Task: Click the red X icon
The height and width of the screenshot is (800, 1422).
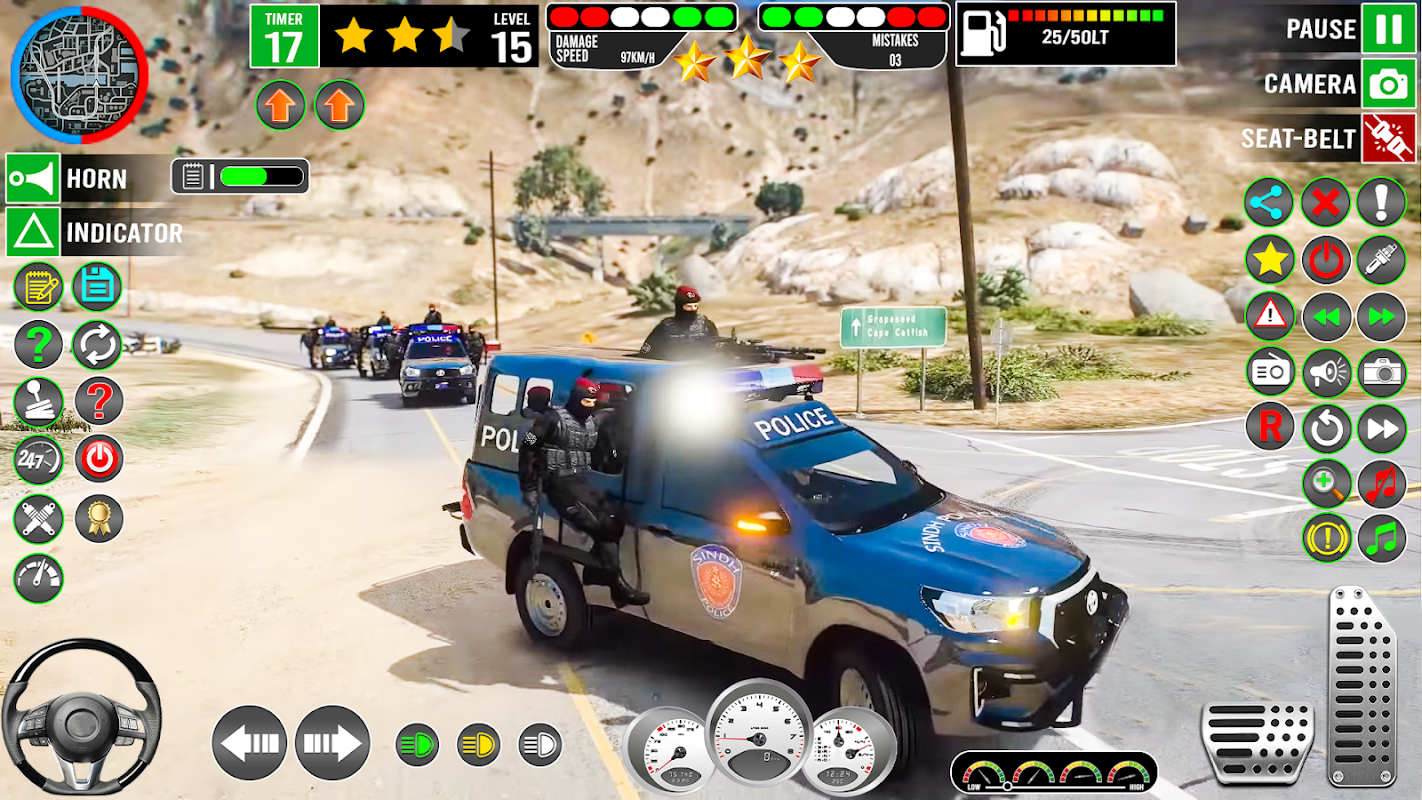Action: pyautogui.click(x=1326, y=204)
